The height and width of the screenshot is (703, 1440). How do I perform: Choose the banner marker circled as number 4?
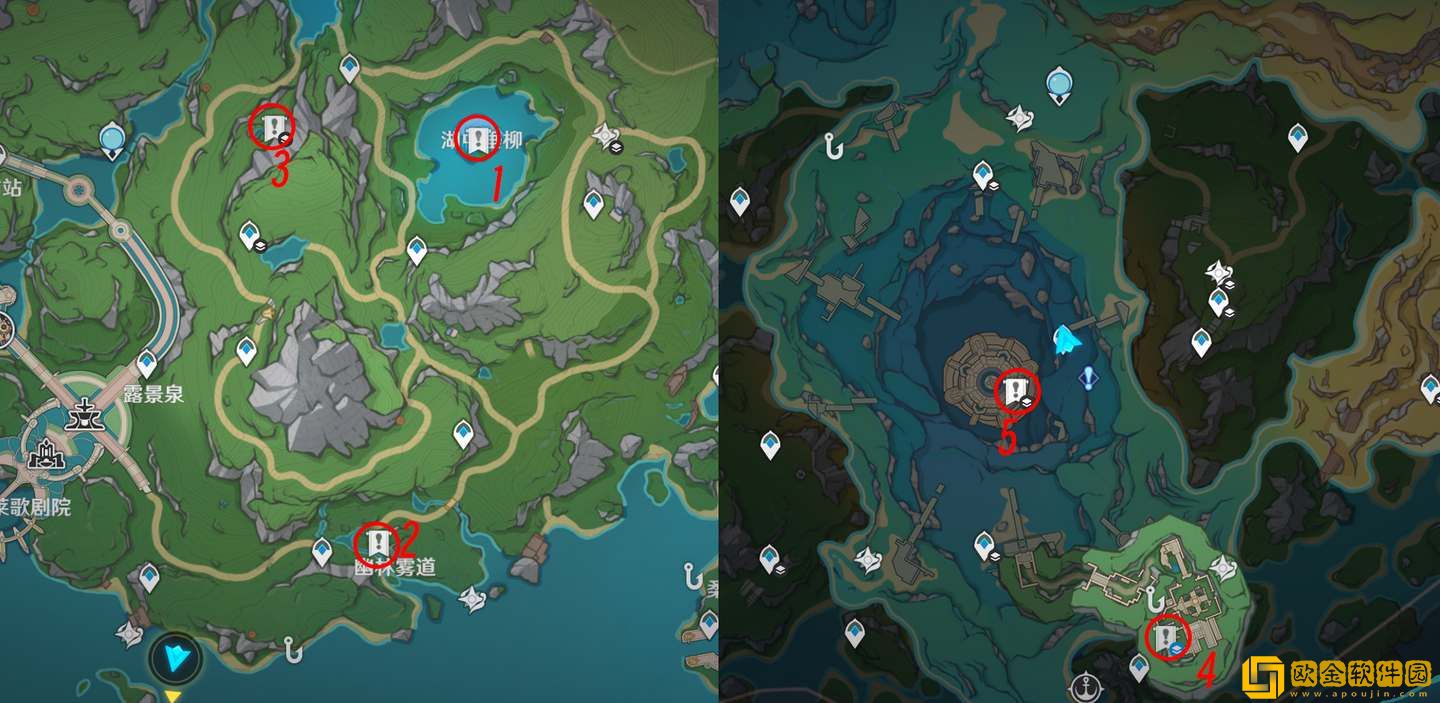coord(1166,636)
